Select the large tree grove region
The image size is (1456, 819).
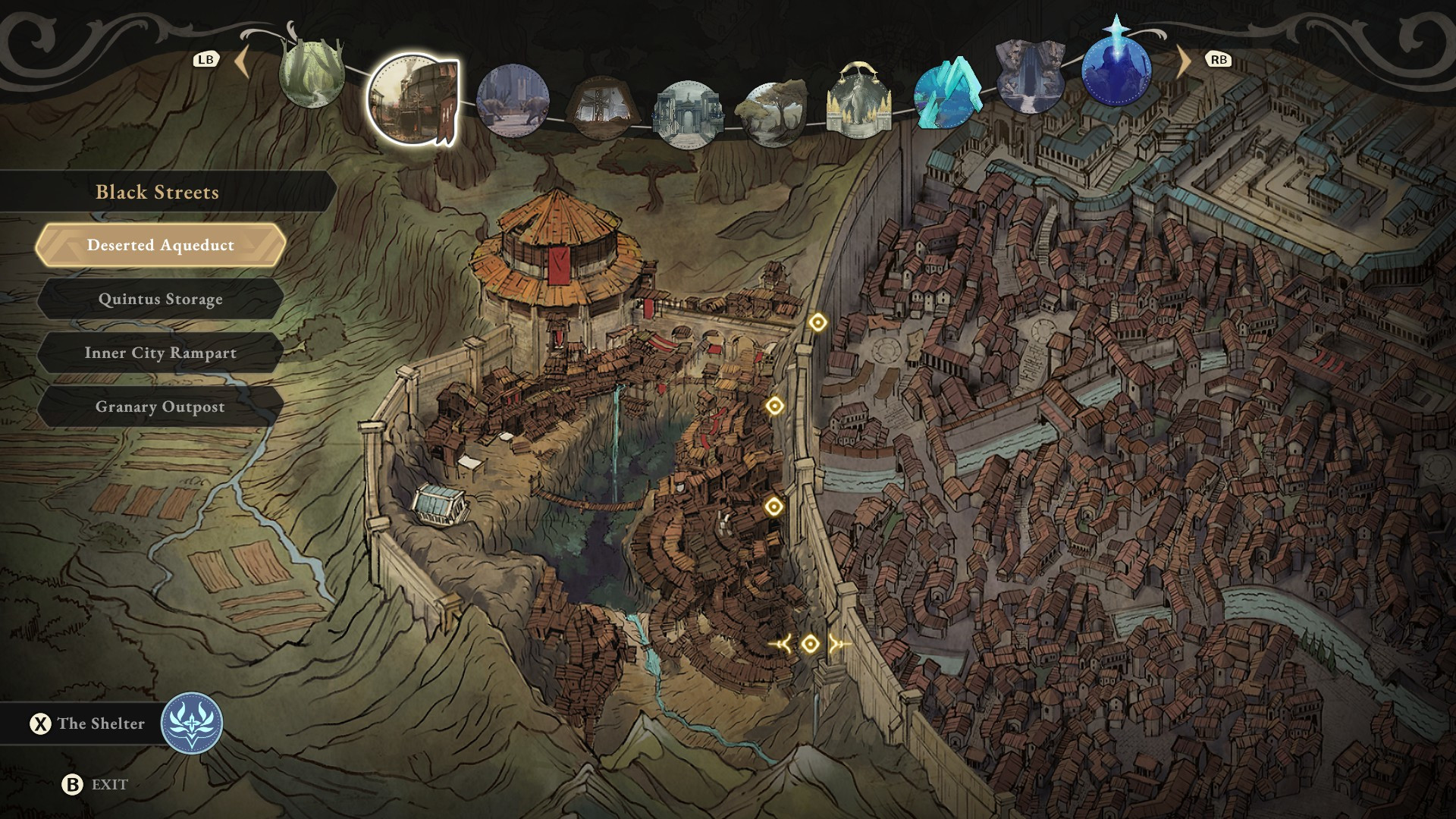point(773,114)
